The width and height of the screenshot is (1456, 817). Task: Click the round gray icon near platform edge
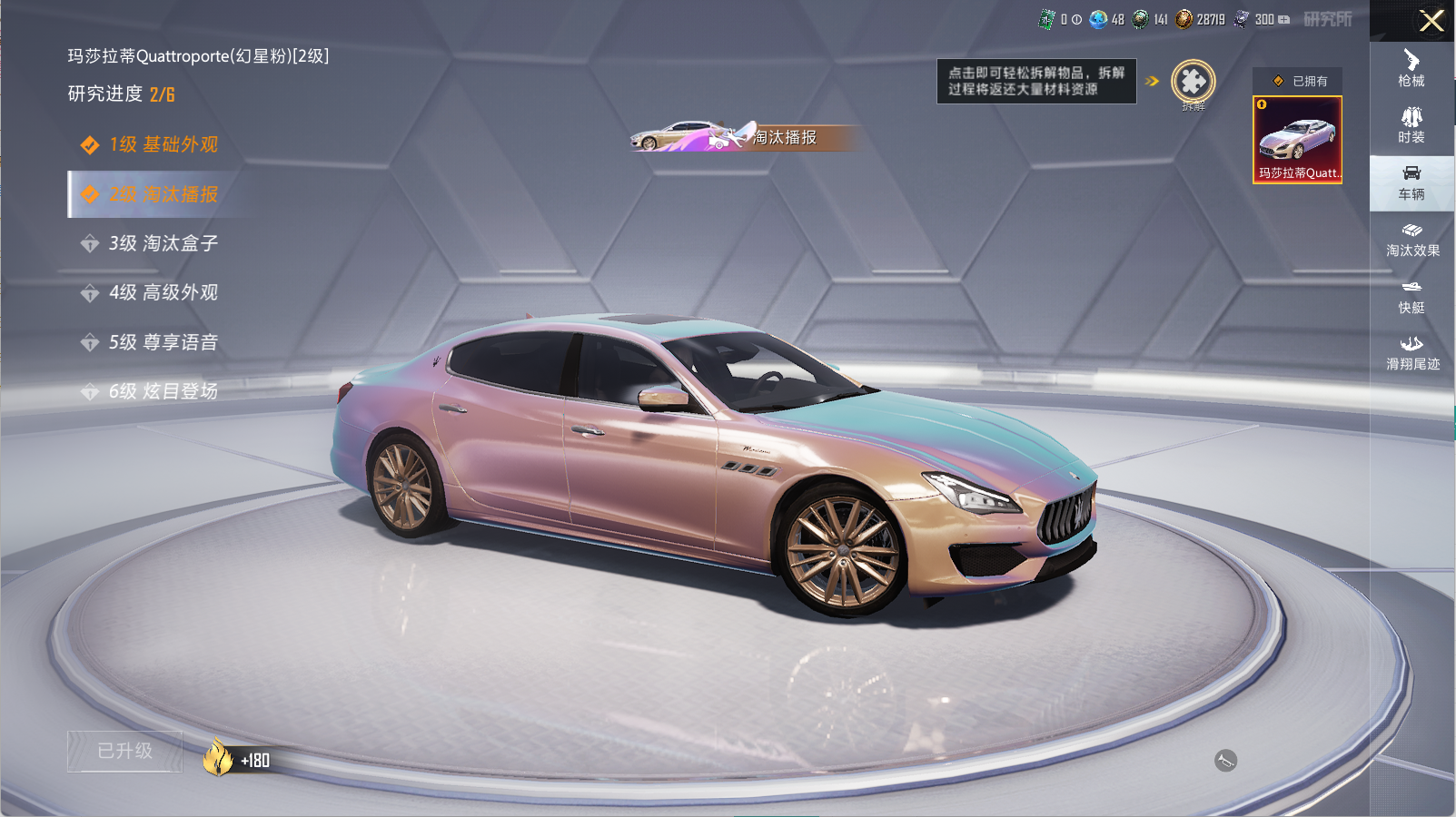click(1225, 761)
